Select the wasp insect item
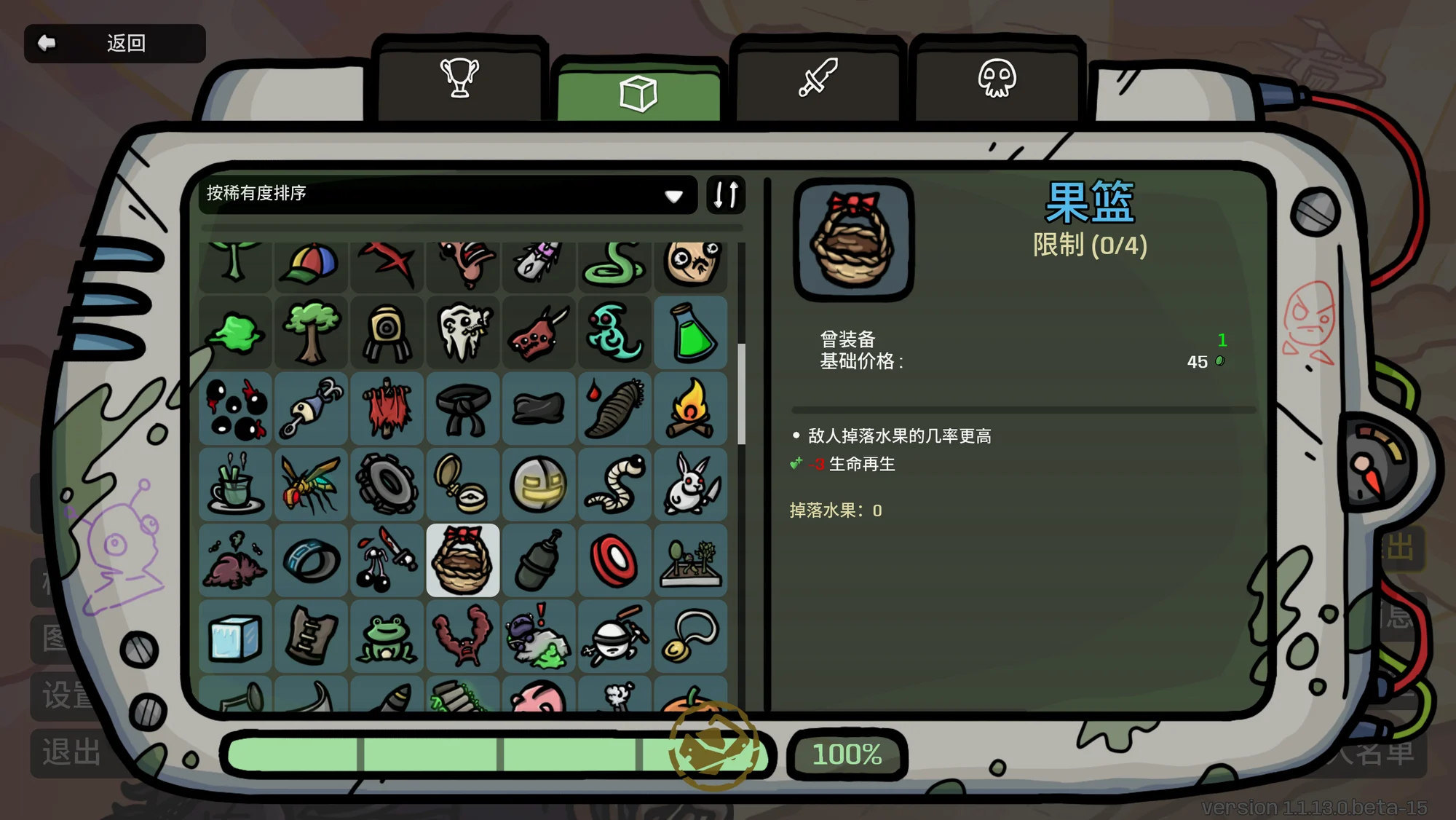The image size is (1456, 820). 311,484
